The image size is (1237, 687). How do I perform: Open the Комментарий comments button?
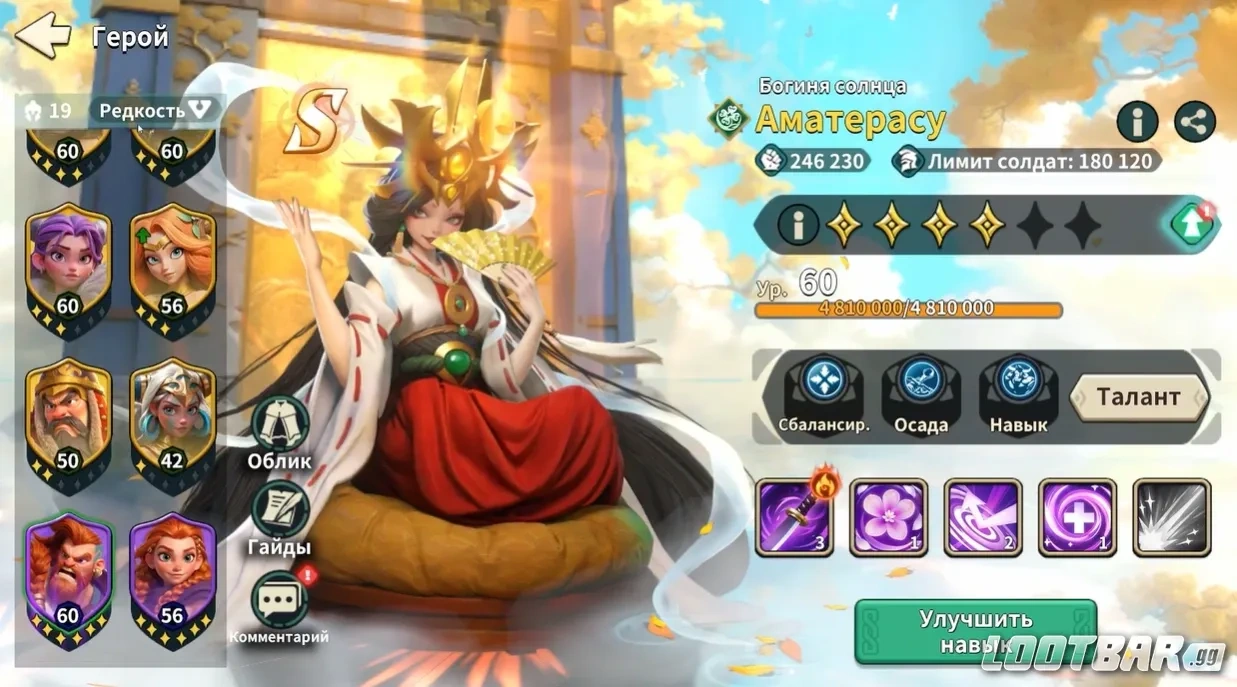point(280,603)
